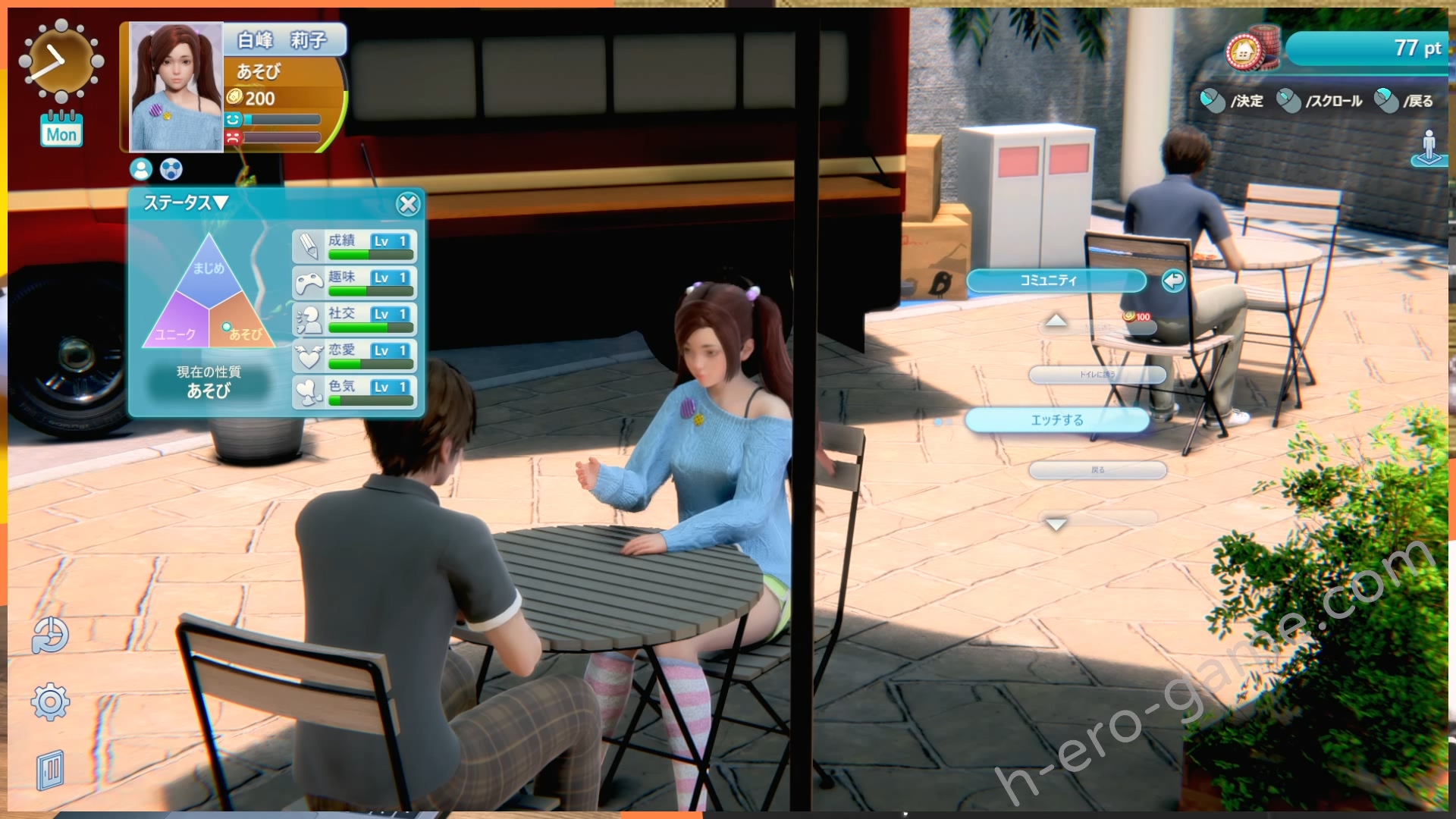Switch to the person profile tab icon
This screenshot has width=1456, height=819.
(141, 169)
